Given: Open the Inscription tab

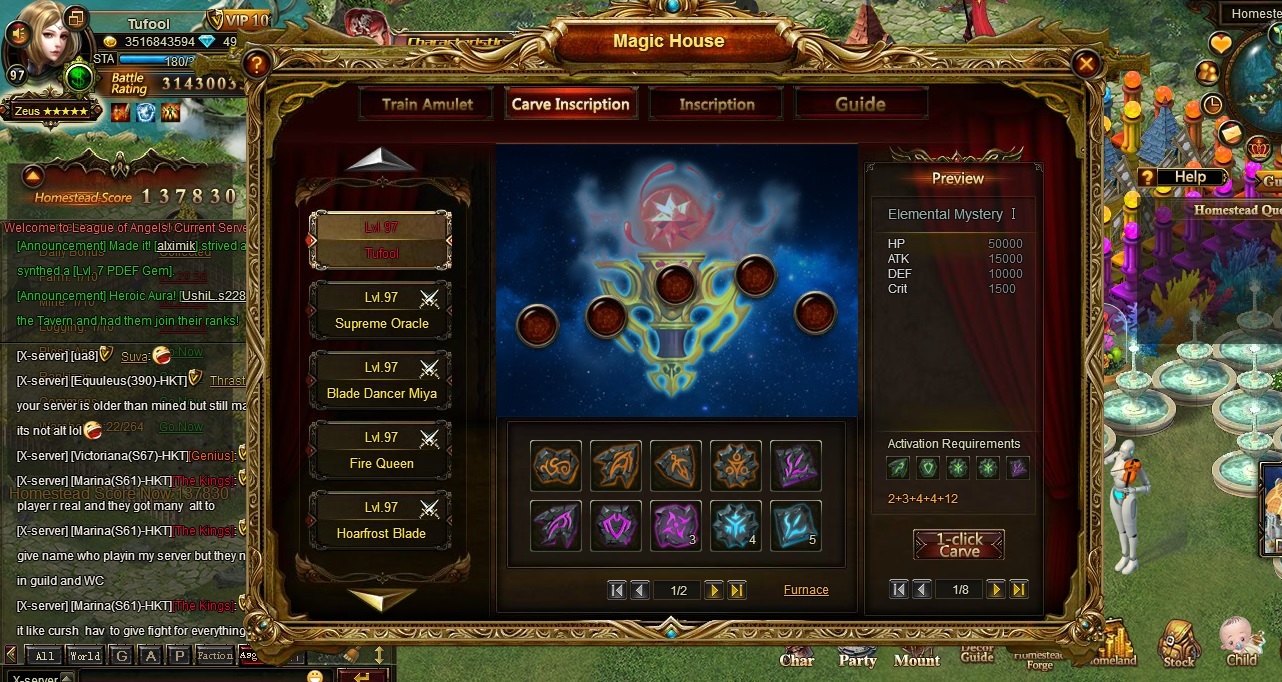Looking at the screenshot, I should coord(716,104).
